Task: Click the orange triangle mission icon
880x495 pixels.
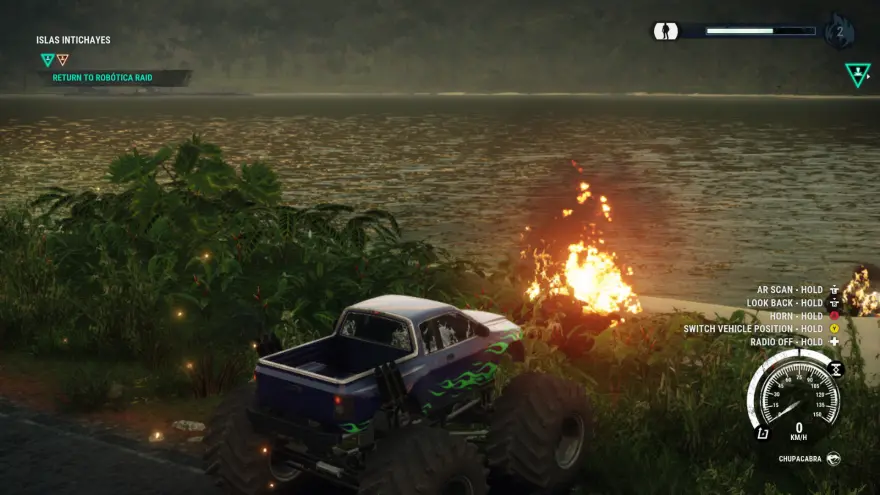Action: pyautogui.click(x=63, y=60)
